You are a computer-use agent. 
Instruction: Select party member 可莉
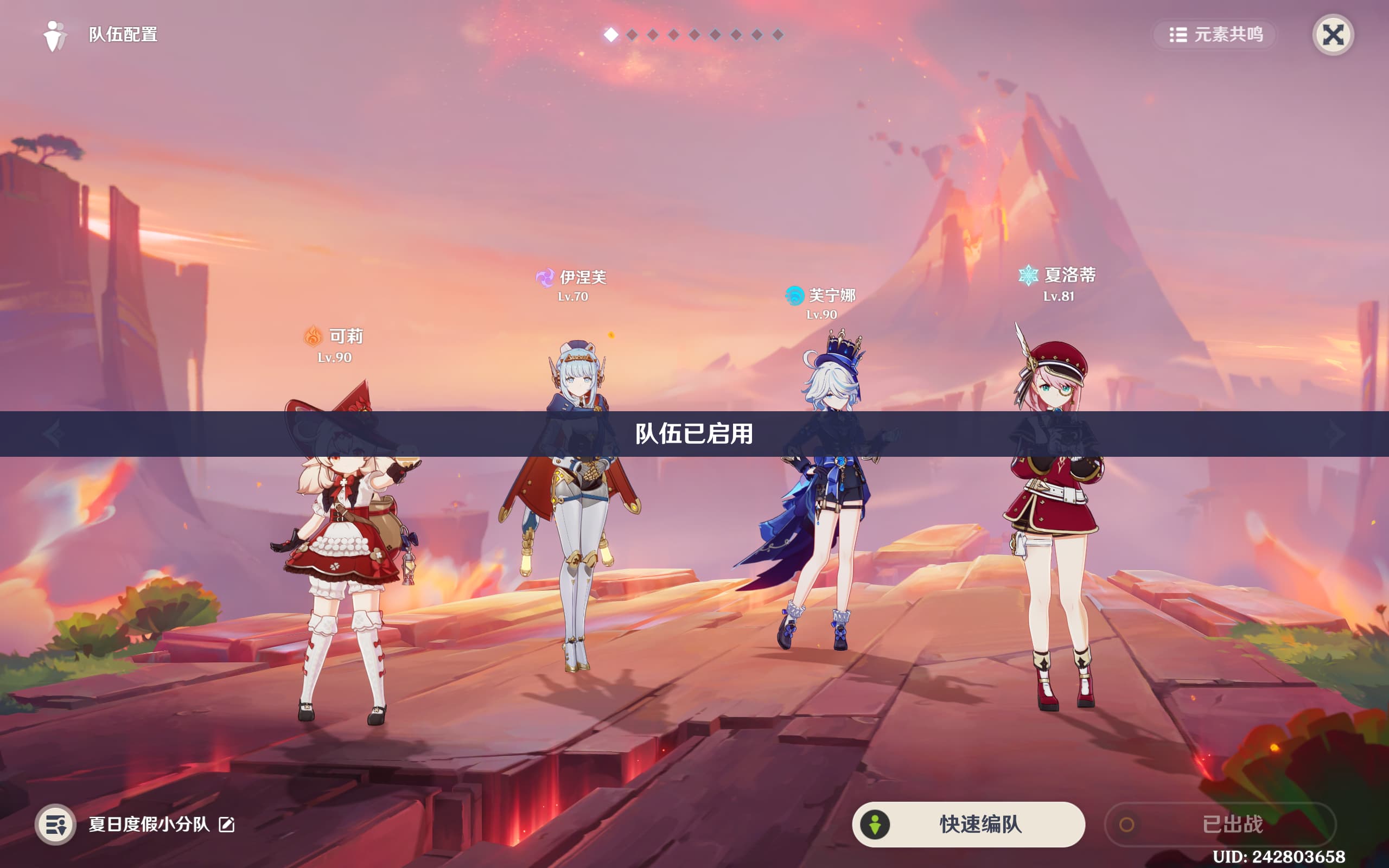click(345, 545)
